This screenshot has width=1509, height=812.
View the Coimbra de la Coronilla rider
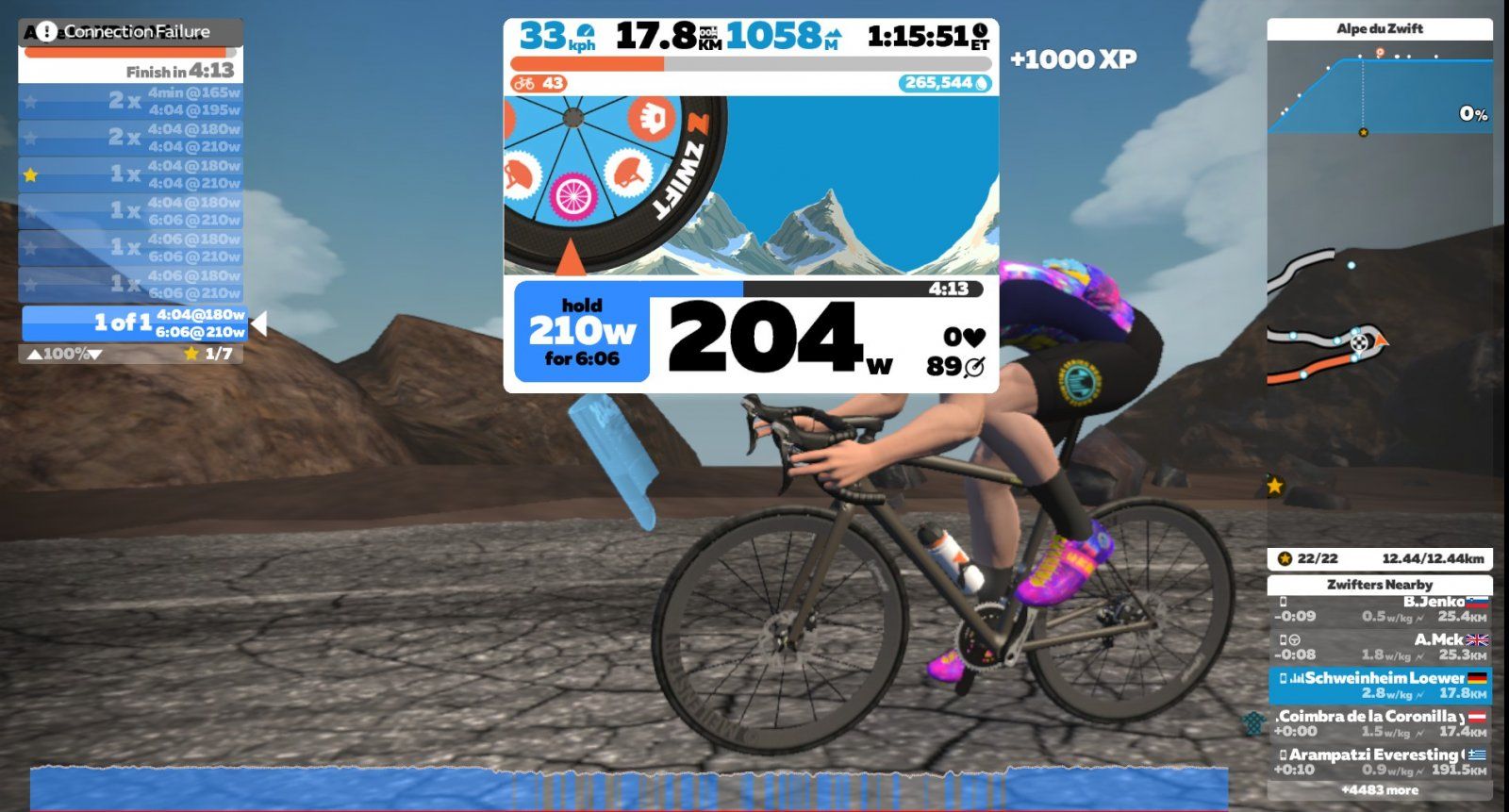point(1380,723)
